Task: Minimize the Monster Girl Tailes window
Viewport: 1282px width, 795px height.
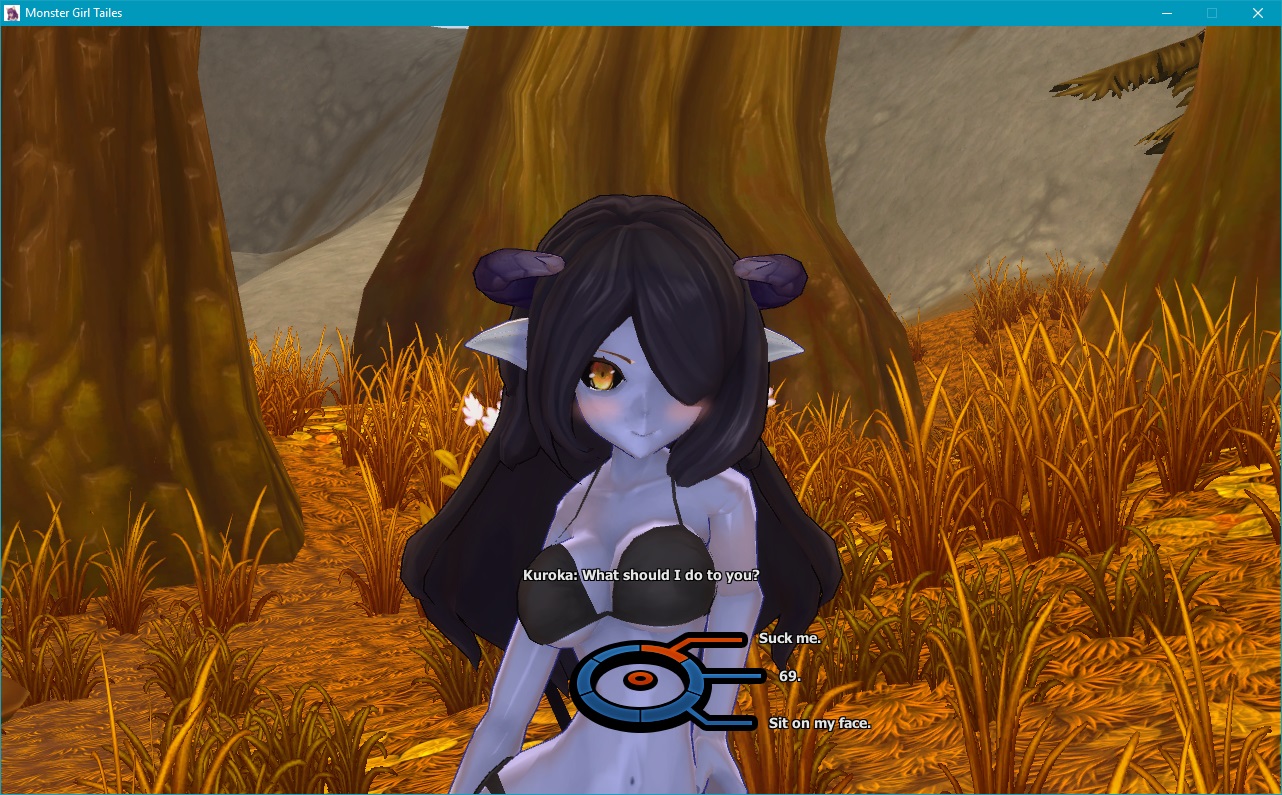Action: (x=1166, y=13)
